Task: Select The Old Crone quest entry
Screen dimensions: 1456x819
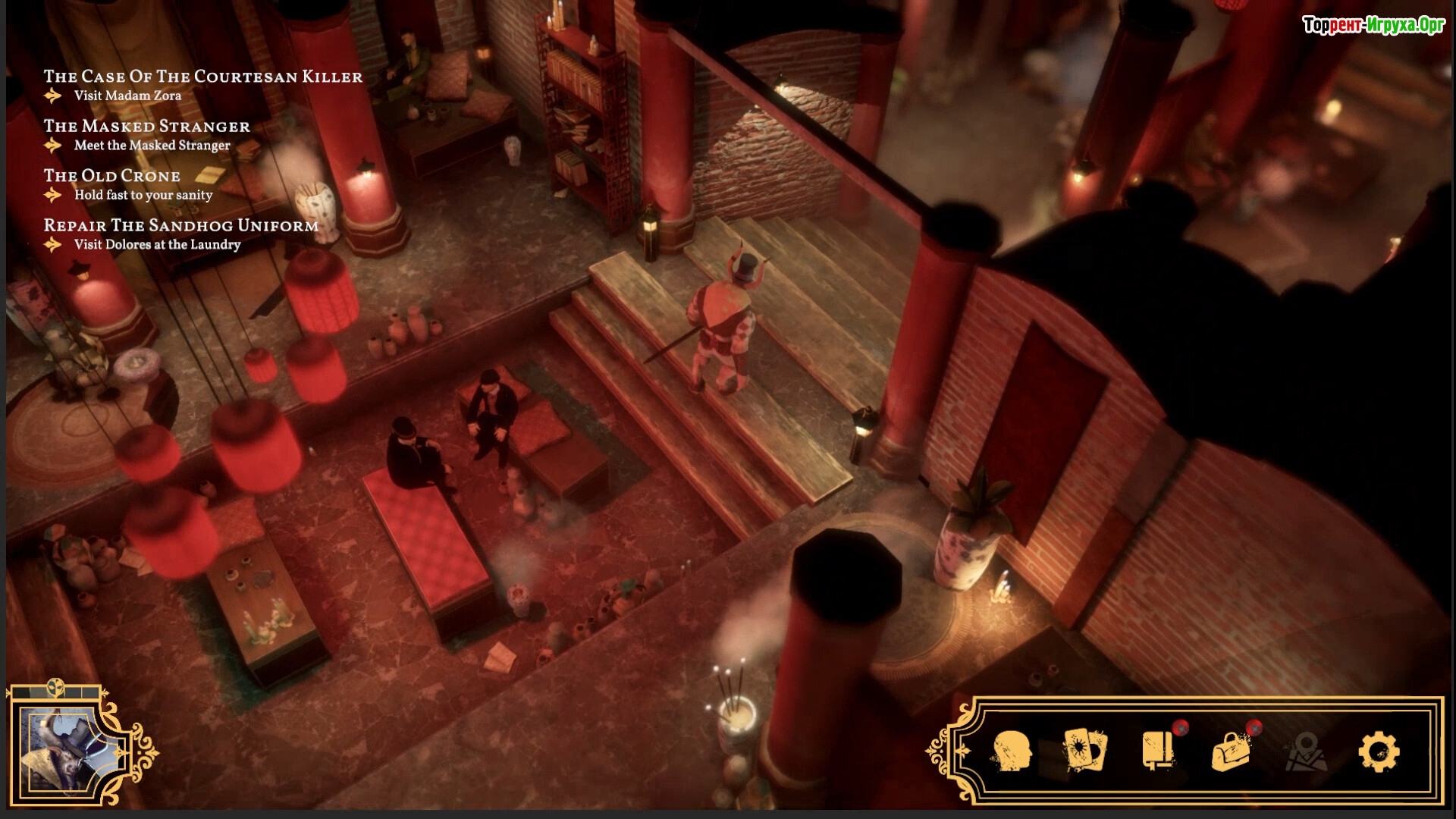Action: click(111, 176)
